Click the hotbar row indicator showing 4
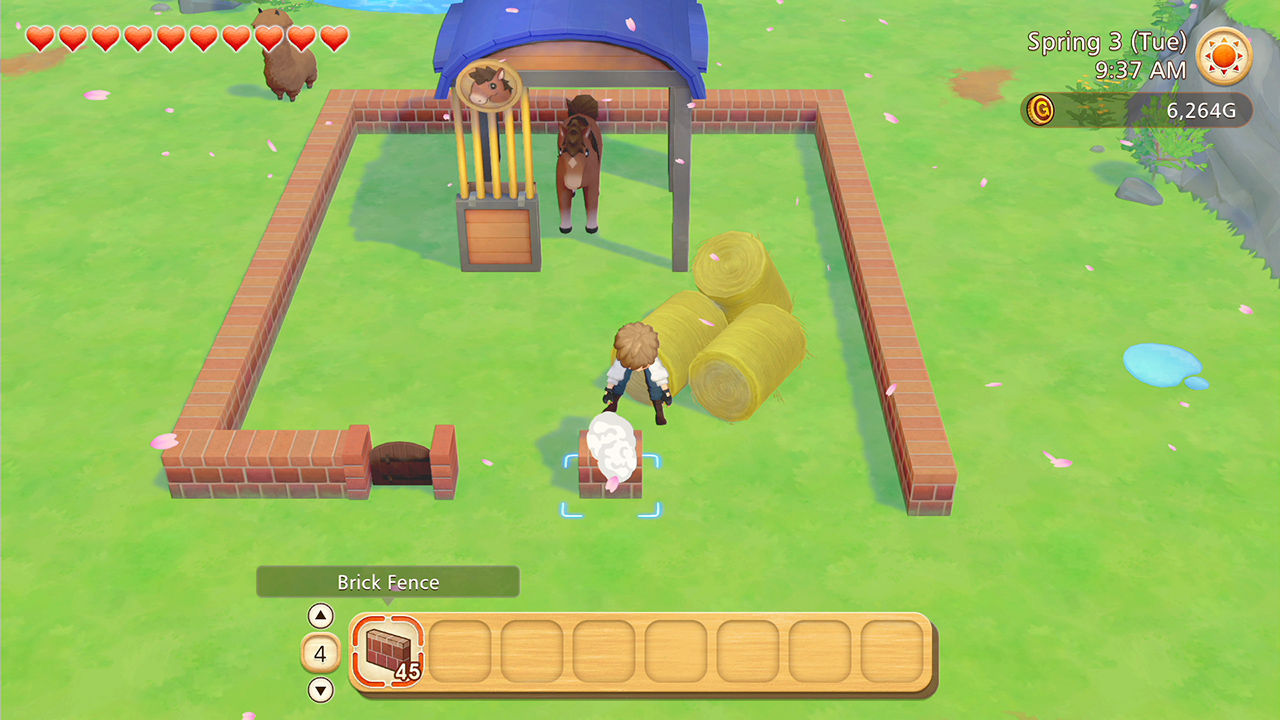This screenshot has width=1280, height=720. pyautogui.click(x=319, y=652)
